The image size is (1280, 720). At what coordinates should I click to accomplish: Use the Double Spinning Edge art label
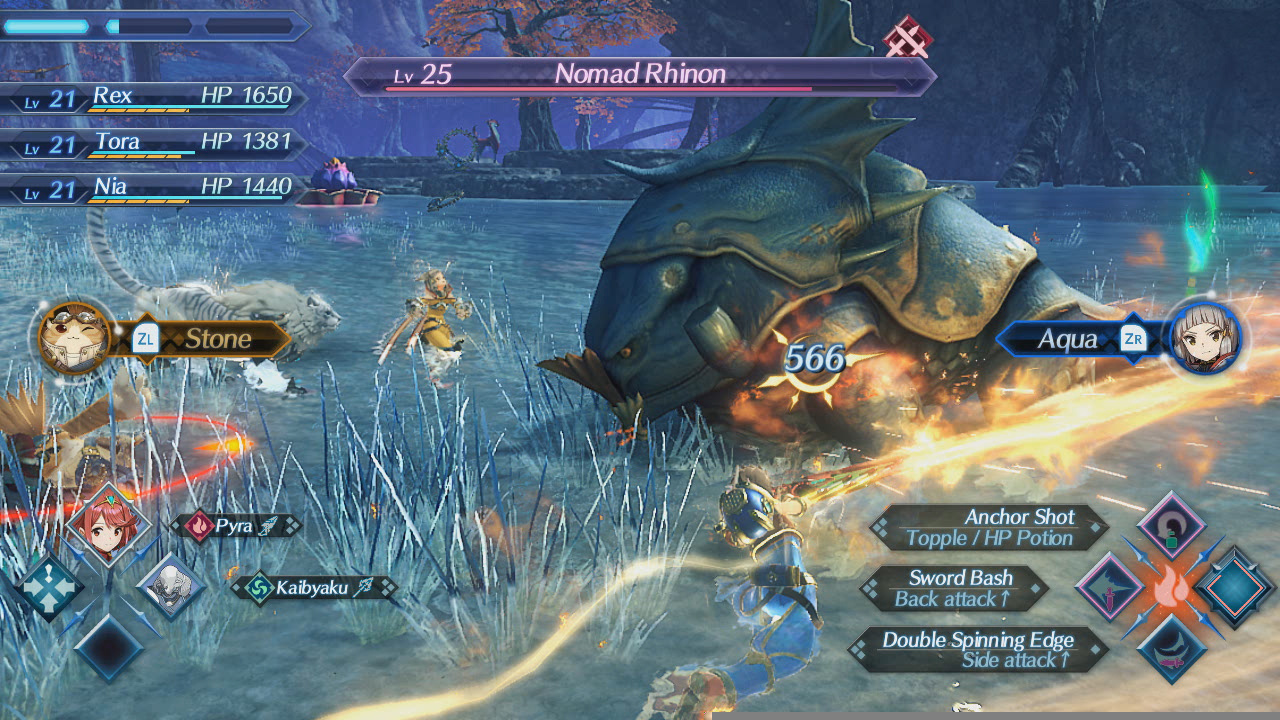click(976, 650)
